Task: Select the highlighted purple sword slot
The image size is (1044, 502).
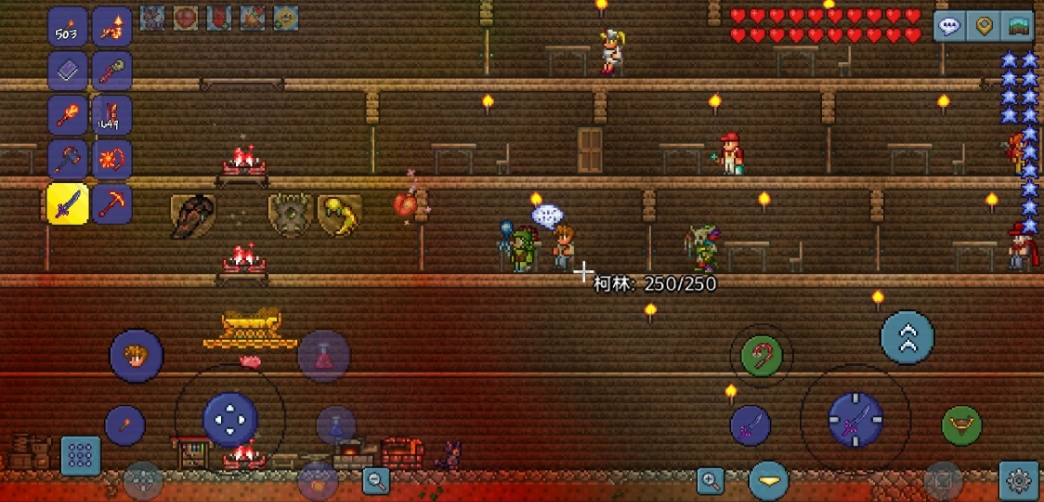Action: (x=68, y=204)
